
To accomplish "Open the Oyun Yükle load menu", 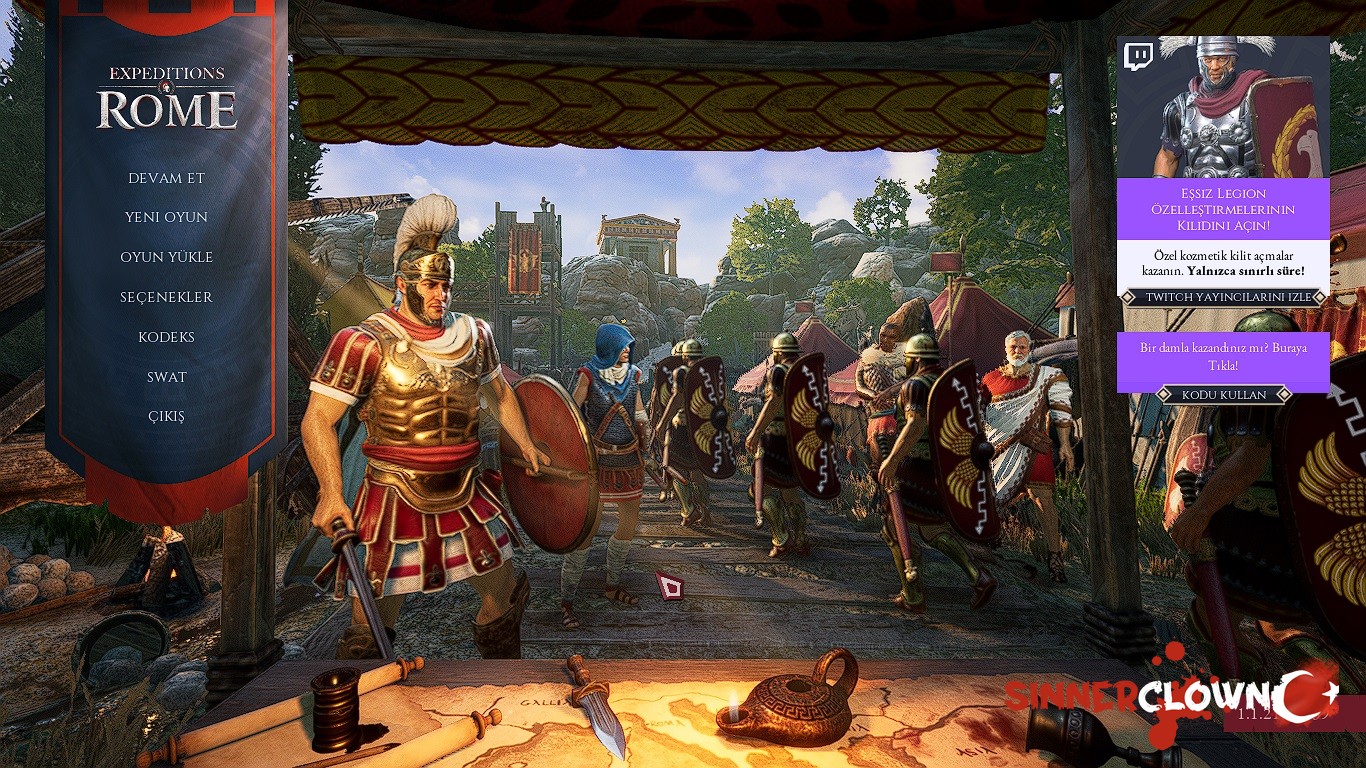I will click(x=166, y=257).
